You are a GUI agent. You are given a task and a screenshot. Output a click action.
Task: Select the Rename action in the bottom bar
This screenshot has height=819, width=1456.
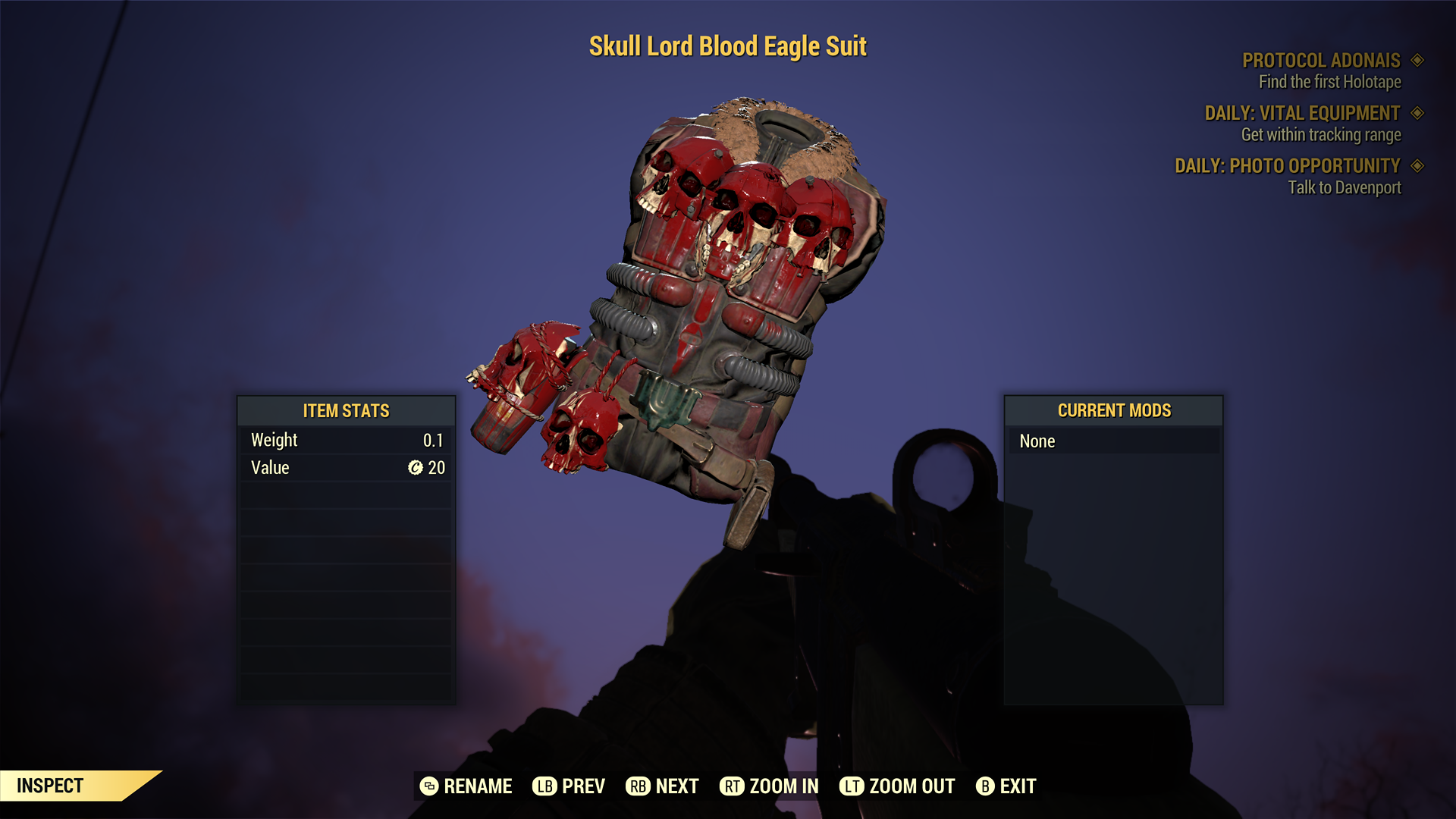click(x=466, y=786)
